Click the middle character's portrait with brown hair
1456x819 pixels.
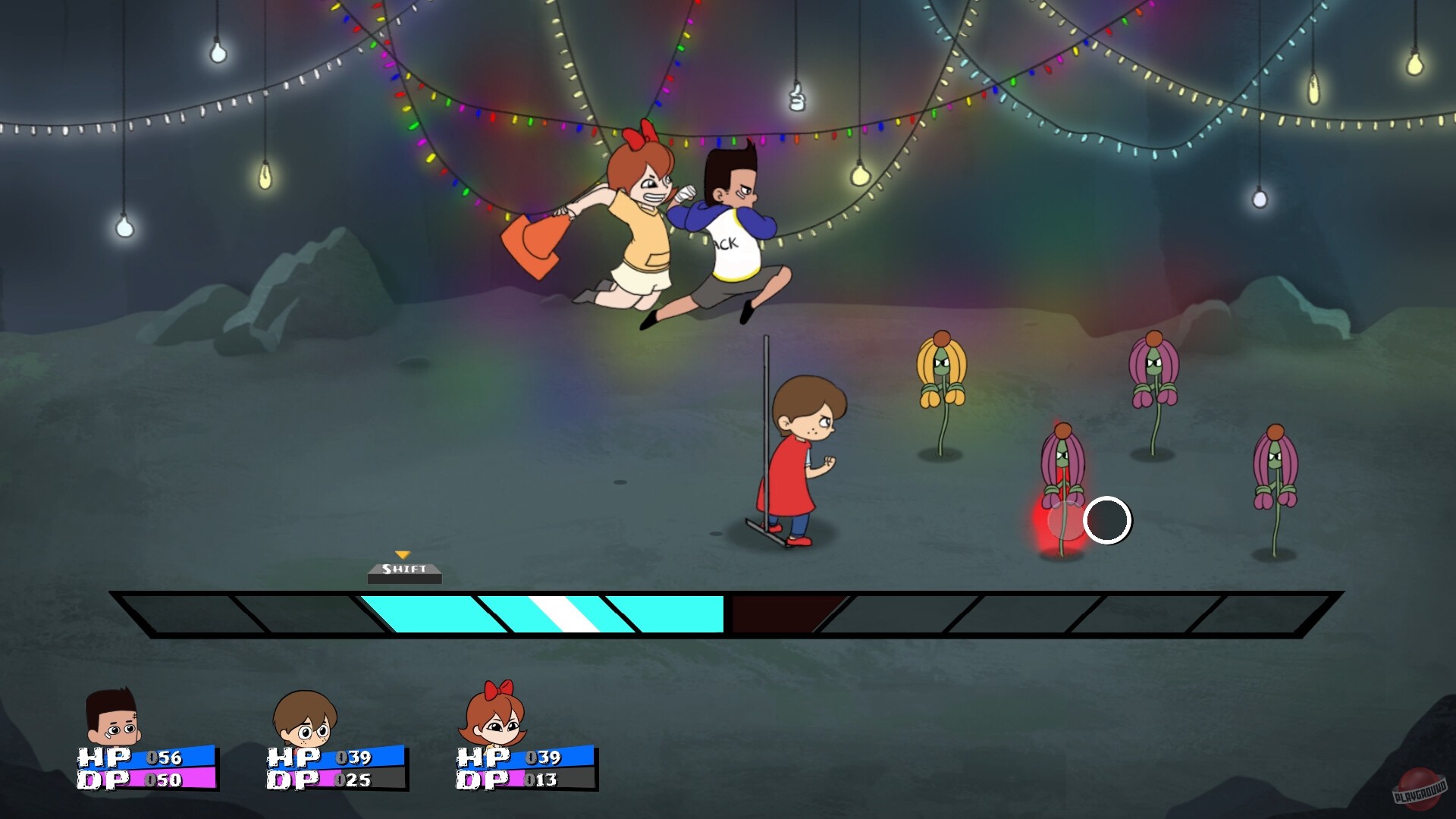pyautogui.click(x=303, y=724)
